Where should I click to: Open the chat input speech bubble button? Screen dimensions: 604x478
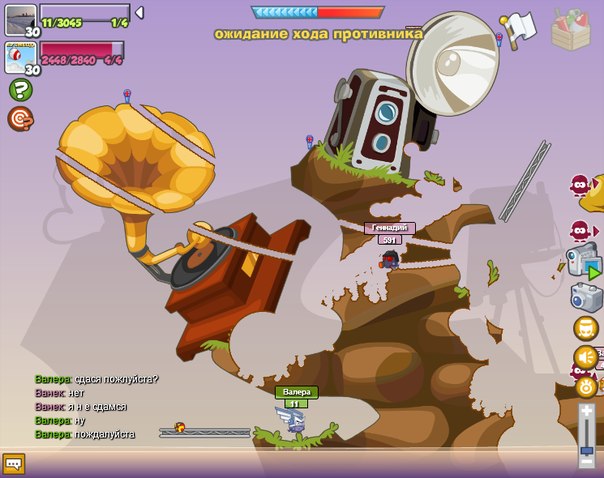tap(13, 463)
